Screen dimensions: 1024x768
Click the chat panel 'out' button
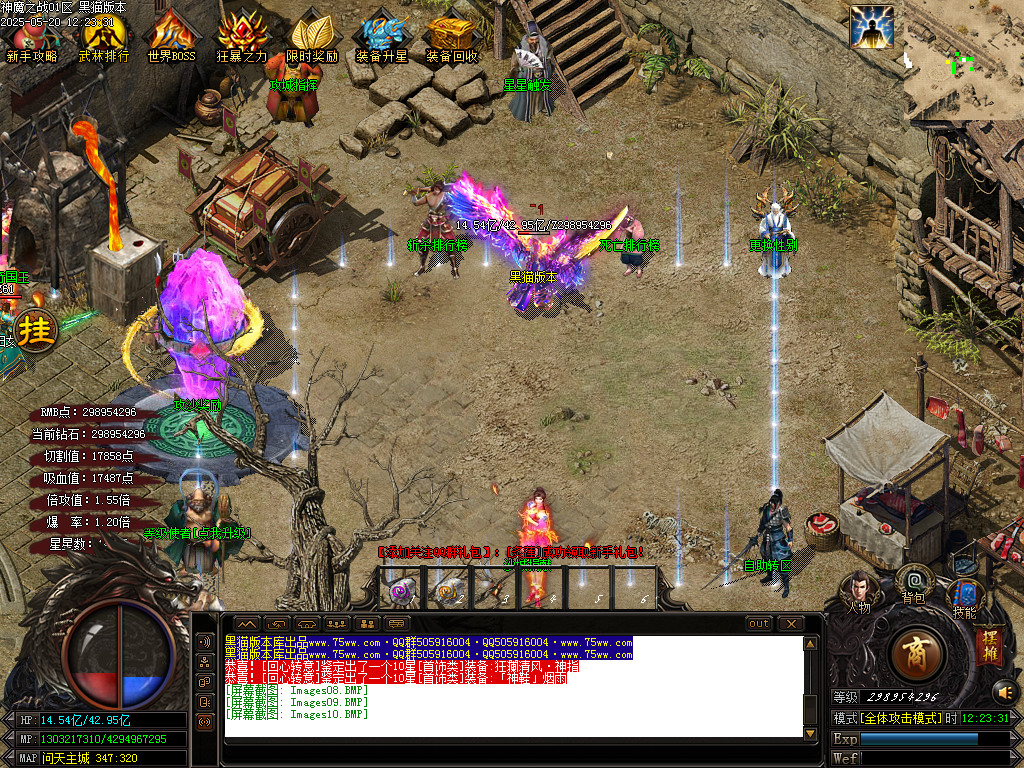point(759,624)
